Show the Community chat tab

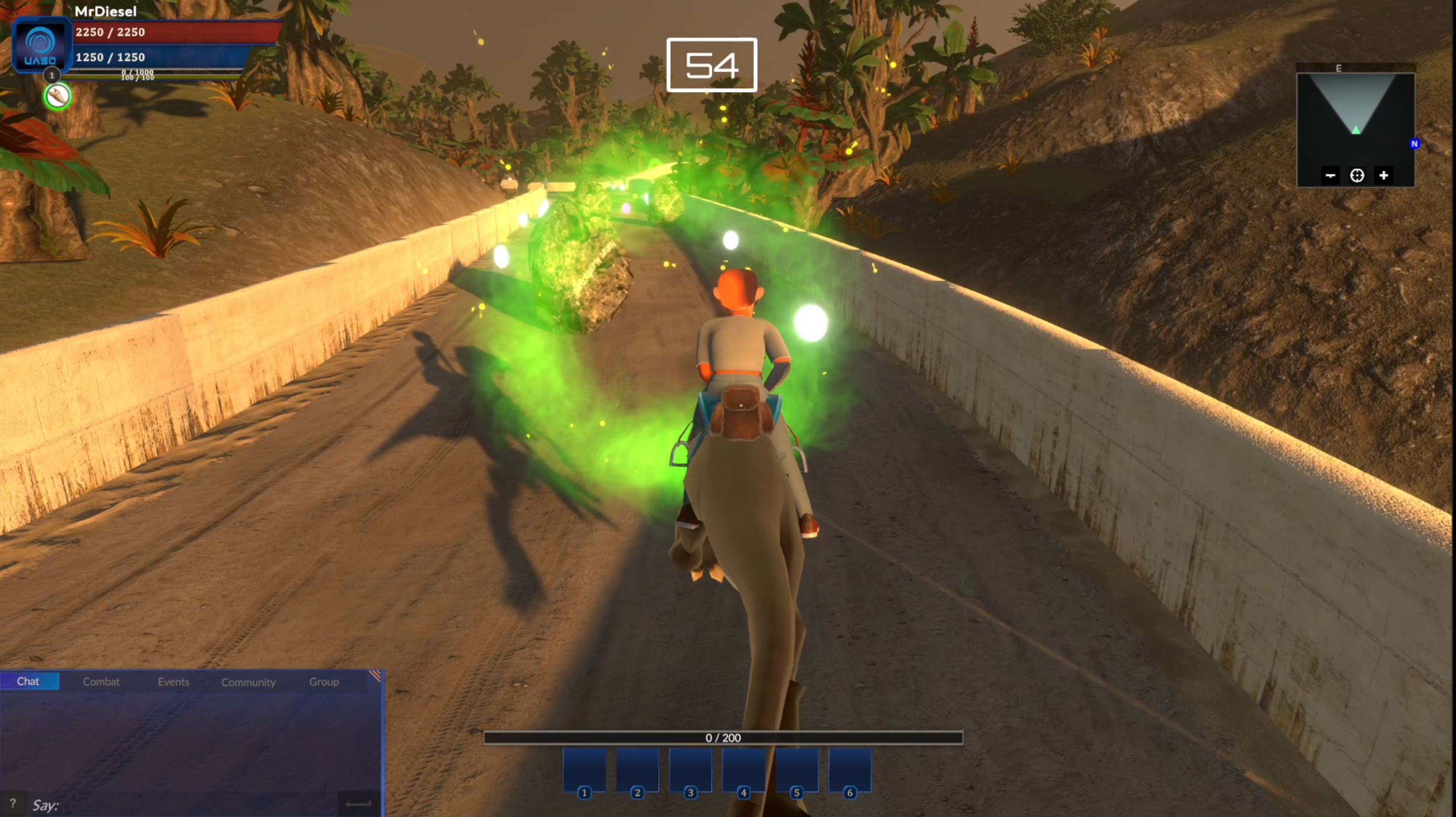249,683
